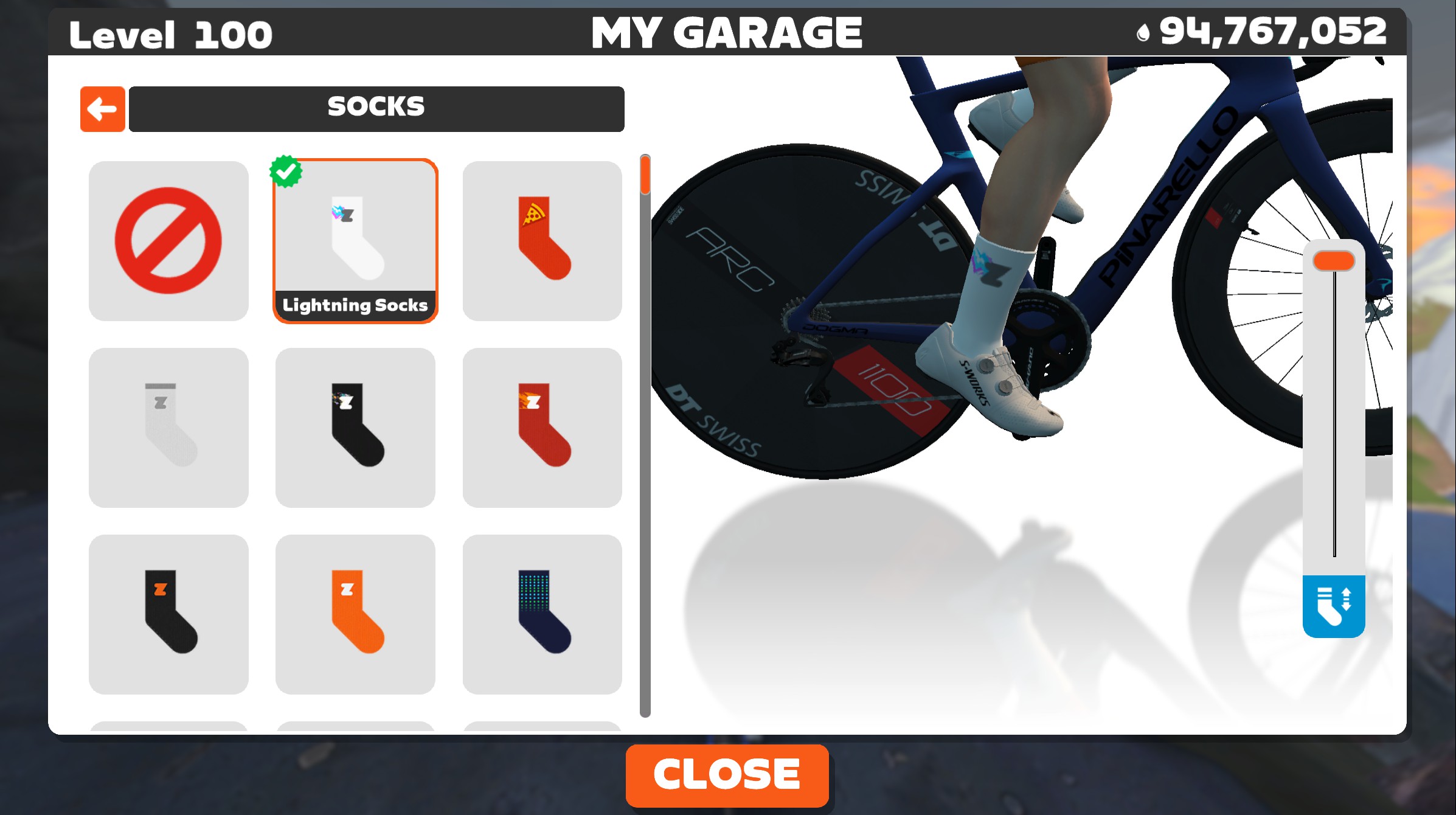This screenshot has height=815, width=1456.
Task: Equip the black socks with colorful logo
Action: [355, 427]
